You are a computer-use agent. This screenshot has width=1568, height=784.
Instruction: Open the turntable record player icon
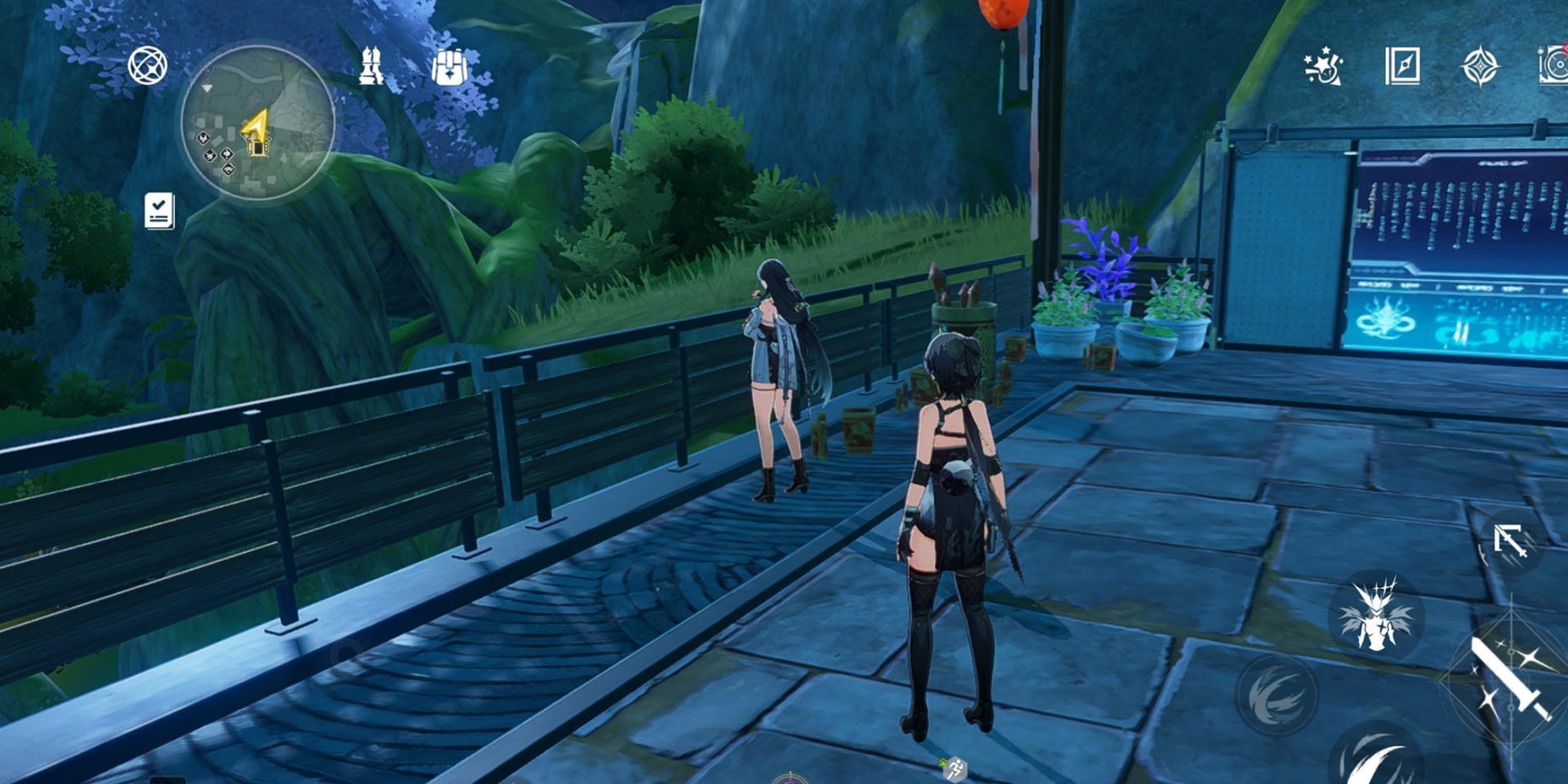(x=1552, y=66)
